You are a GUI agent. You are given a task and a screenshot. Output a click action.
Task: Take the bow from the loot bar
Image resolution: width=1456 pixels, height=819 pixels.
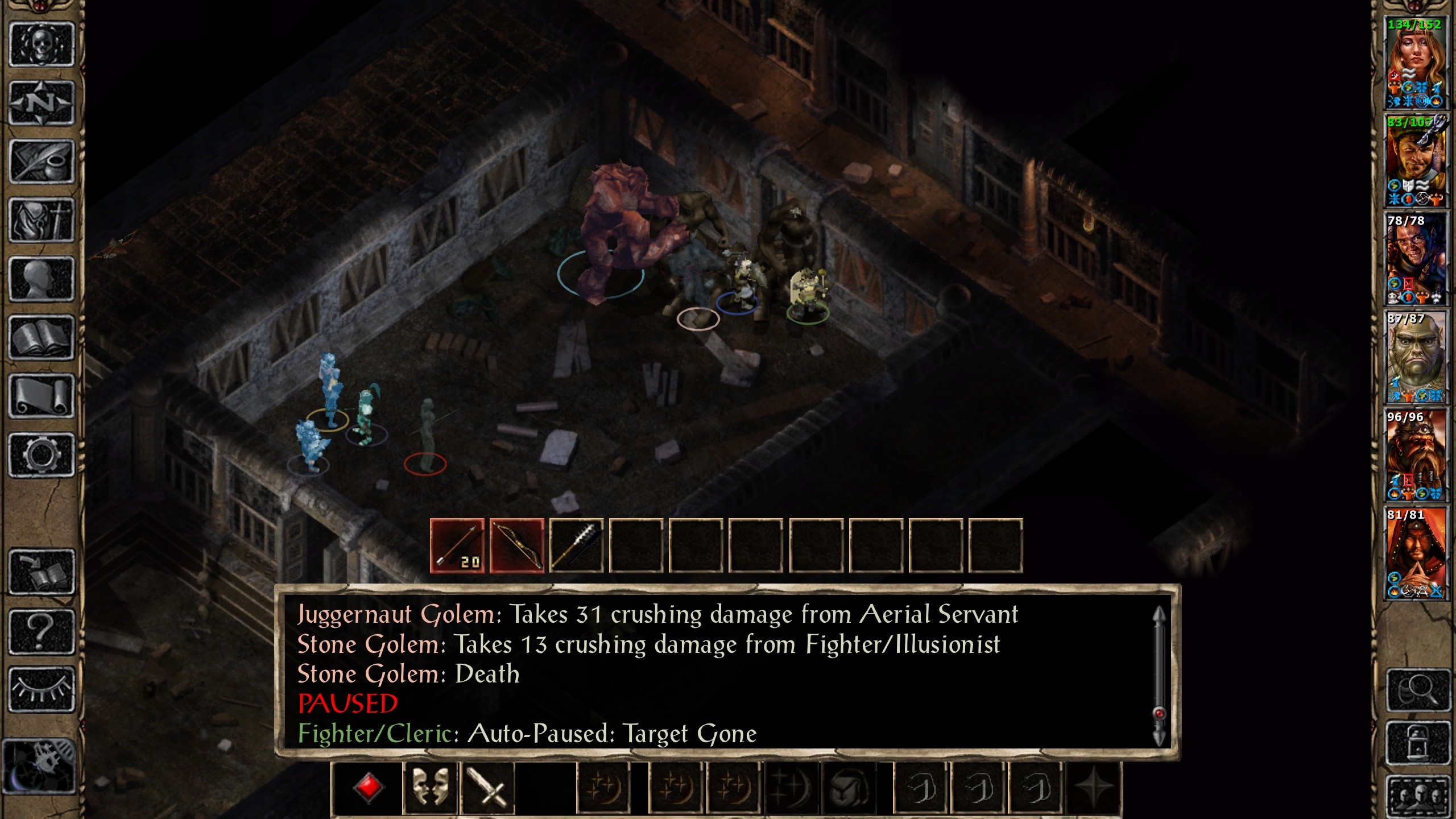point(517,546)
